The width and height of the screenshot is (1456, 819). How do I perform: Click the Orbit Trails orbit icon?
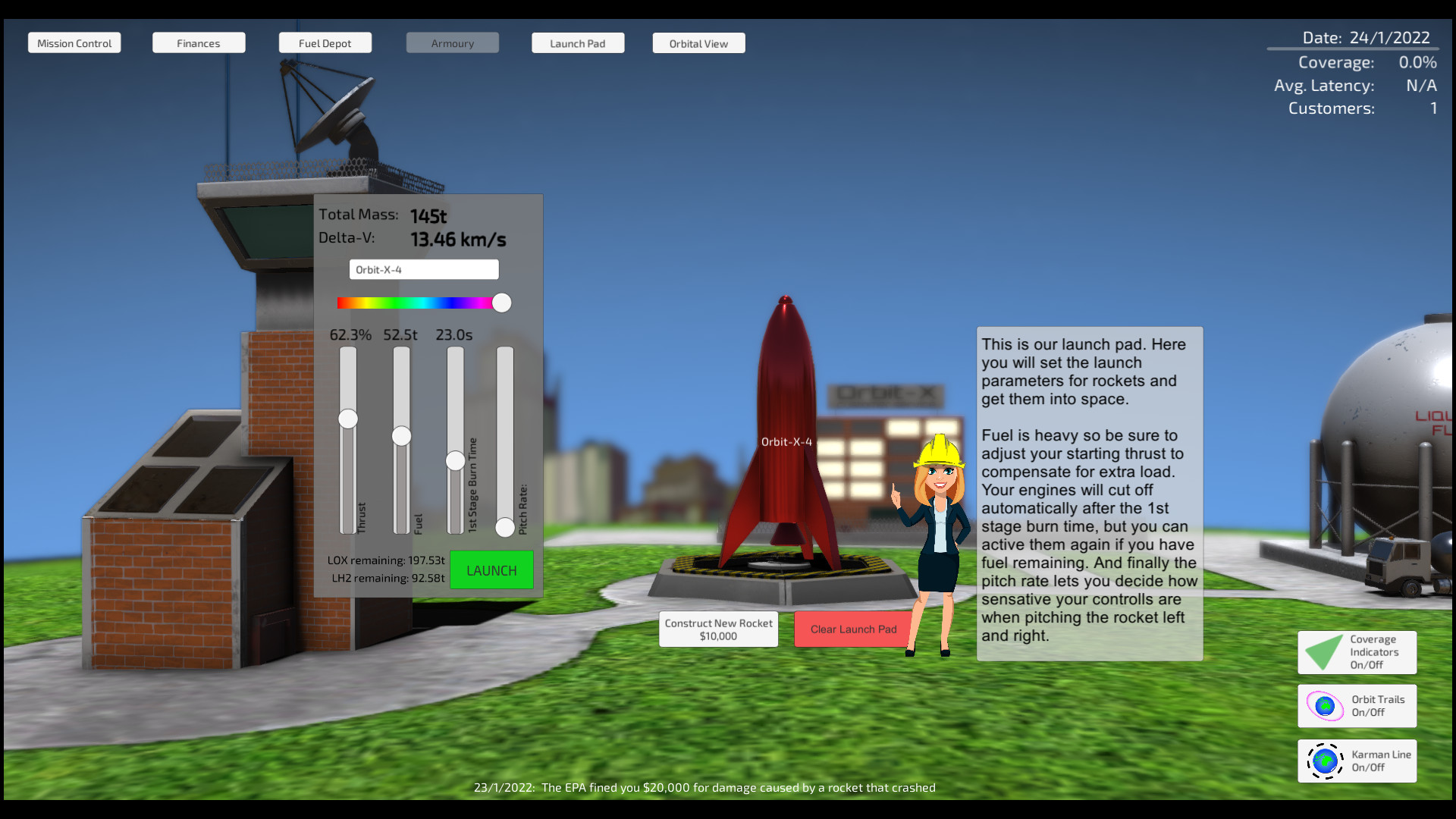point(1323,705)
